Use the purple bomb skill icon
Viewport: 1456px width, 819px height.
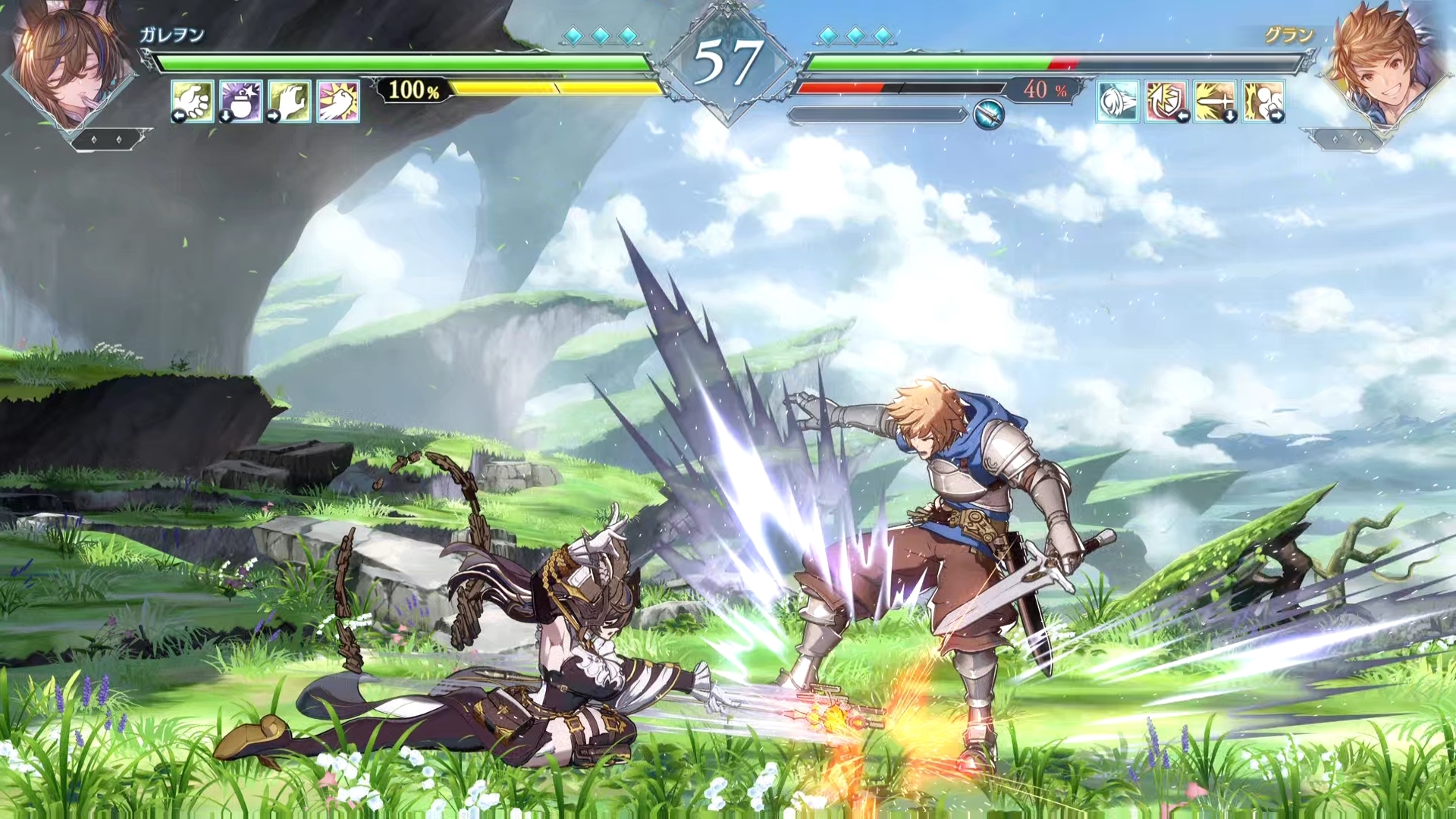[241, 101]
